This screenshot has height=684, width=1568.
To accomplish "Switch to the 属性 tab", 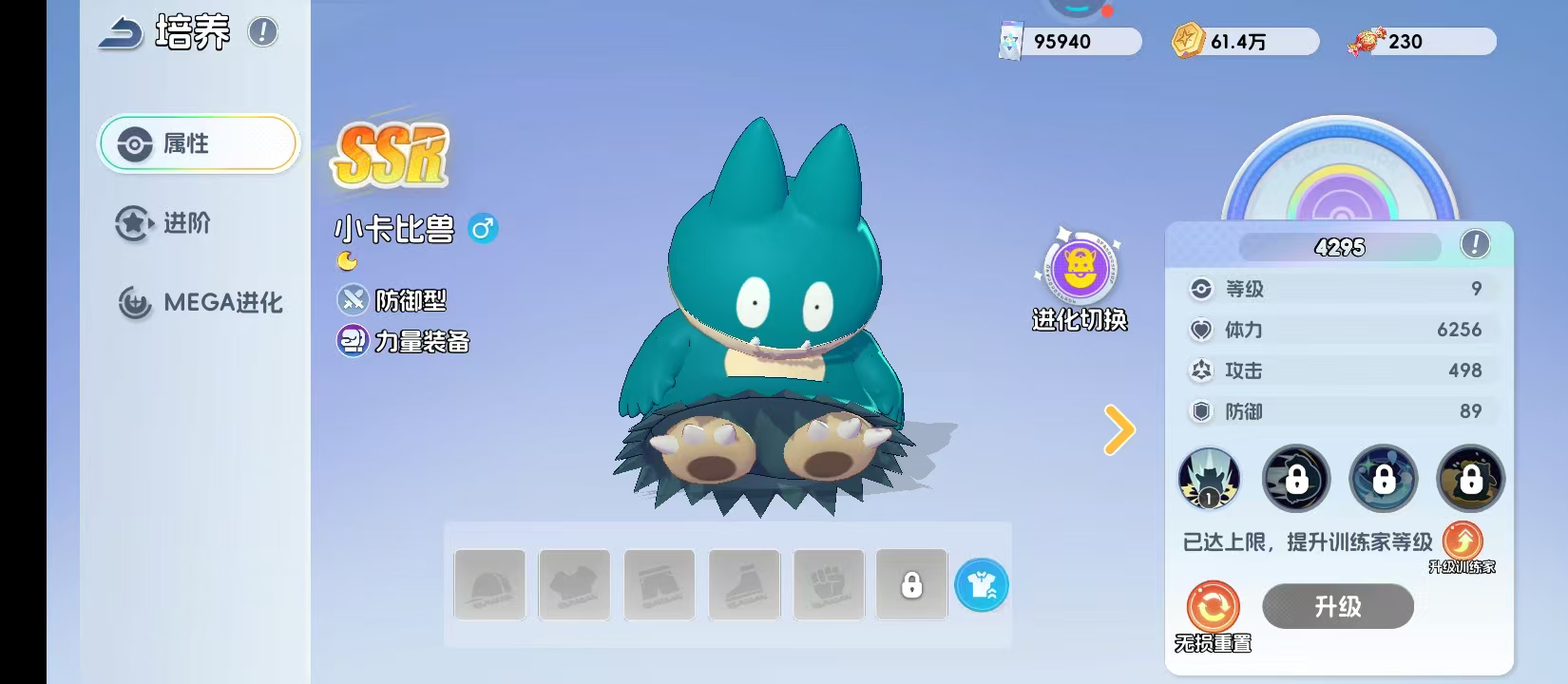I will point(199,143).
